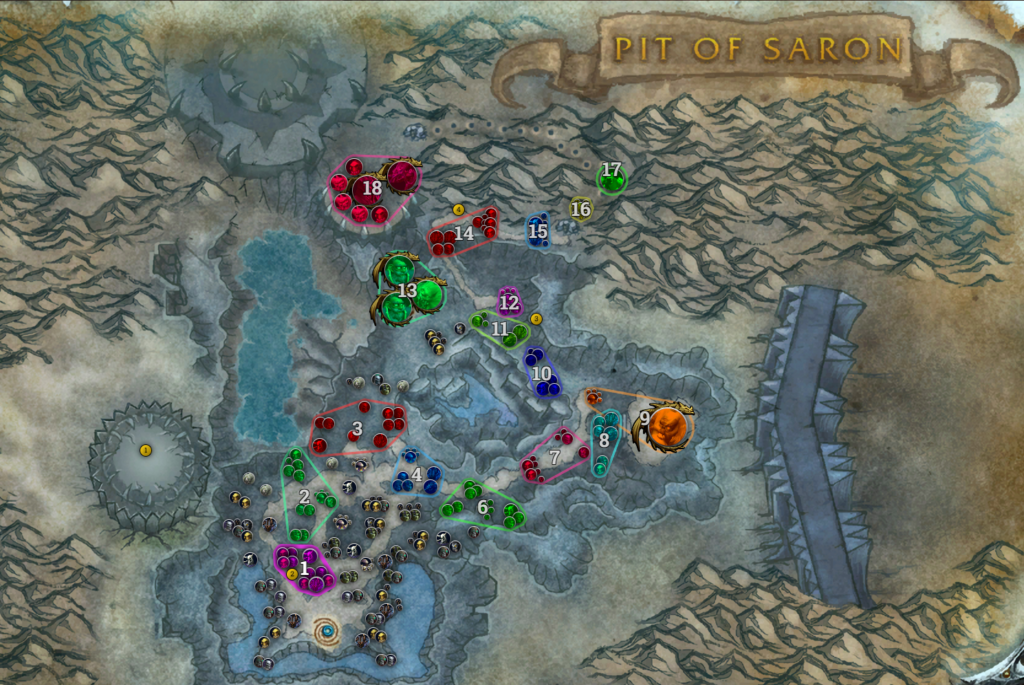Screen dimensions: 1024x685
Task: Select the large green pull 13 group
Action: coord(407,290)
